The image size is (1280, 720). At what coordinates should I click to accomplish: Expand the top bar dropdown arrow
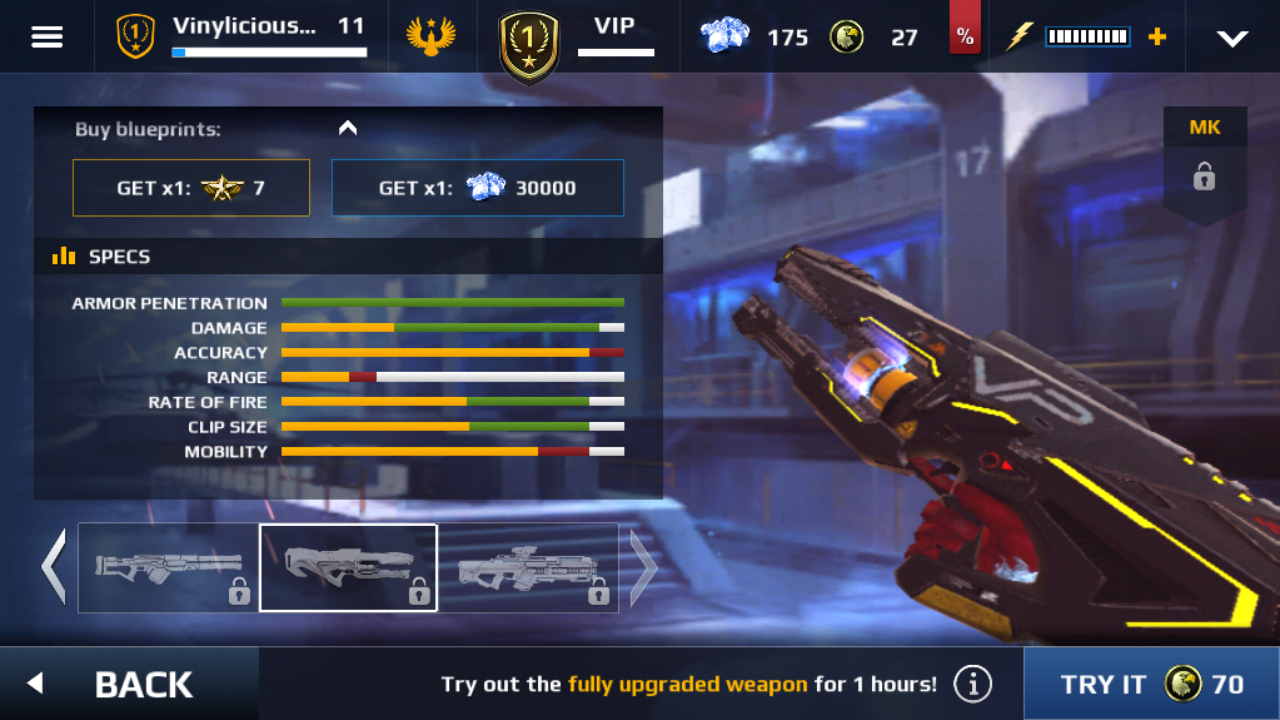click(x=1232, y=38)
